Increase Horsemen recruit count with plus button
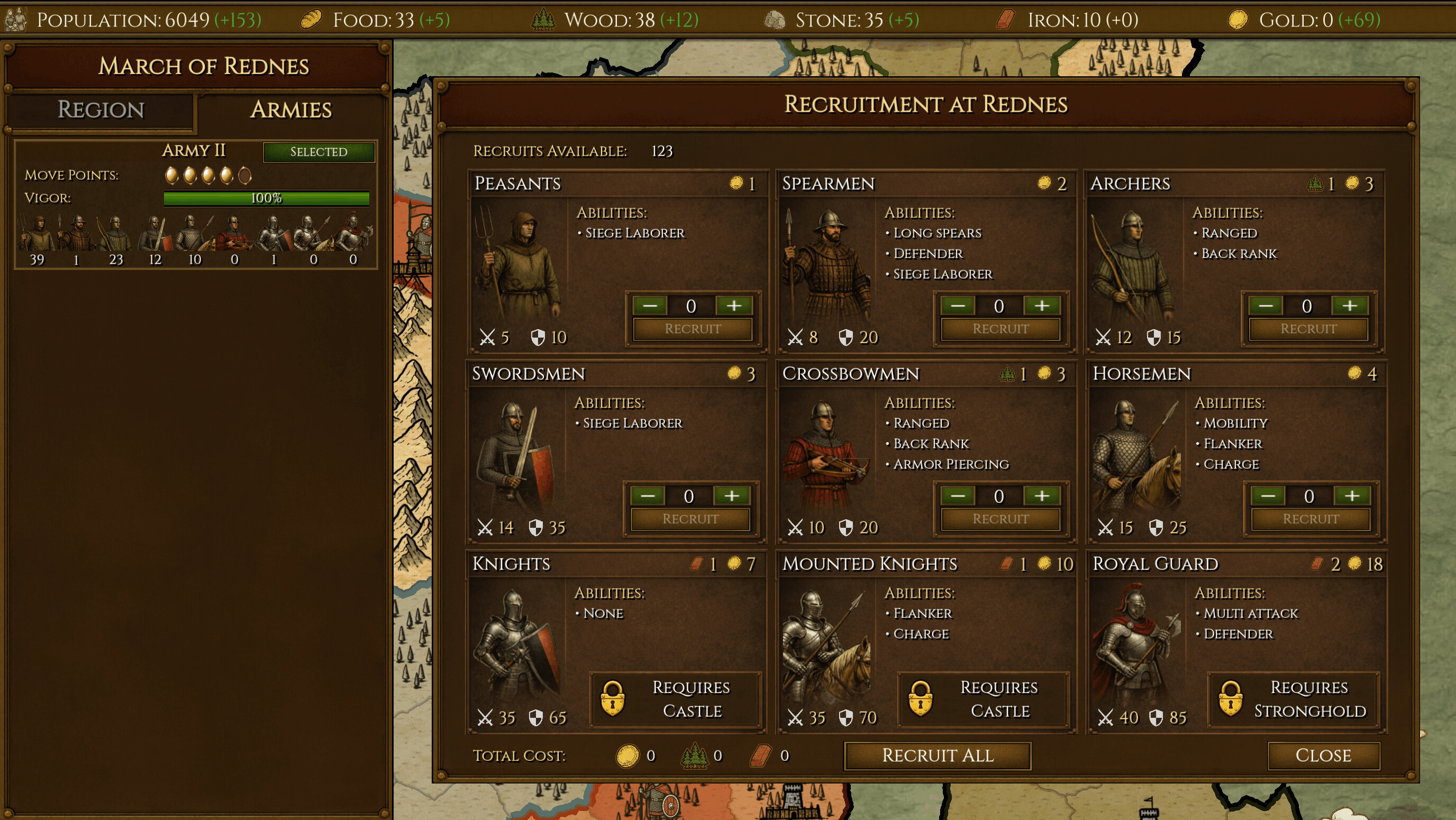Screen dimensions: 1456x820 1351,496
